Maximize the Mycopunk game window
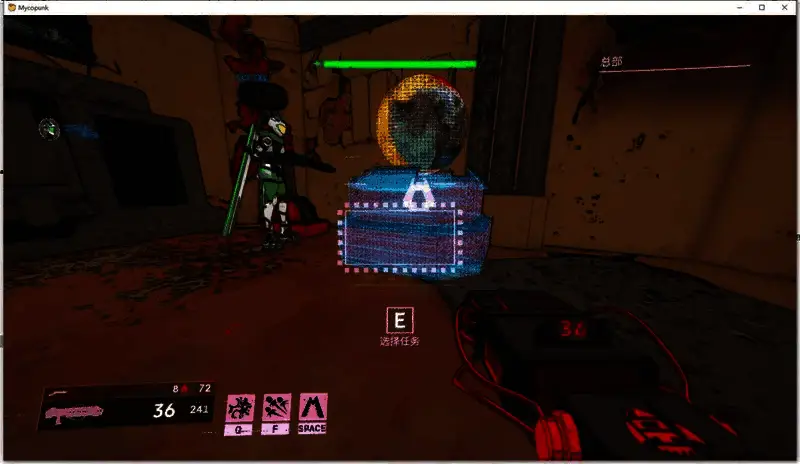This screenshot has width=800, height=464. click(763, 7)
